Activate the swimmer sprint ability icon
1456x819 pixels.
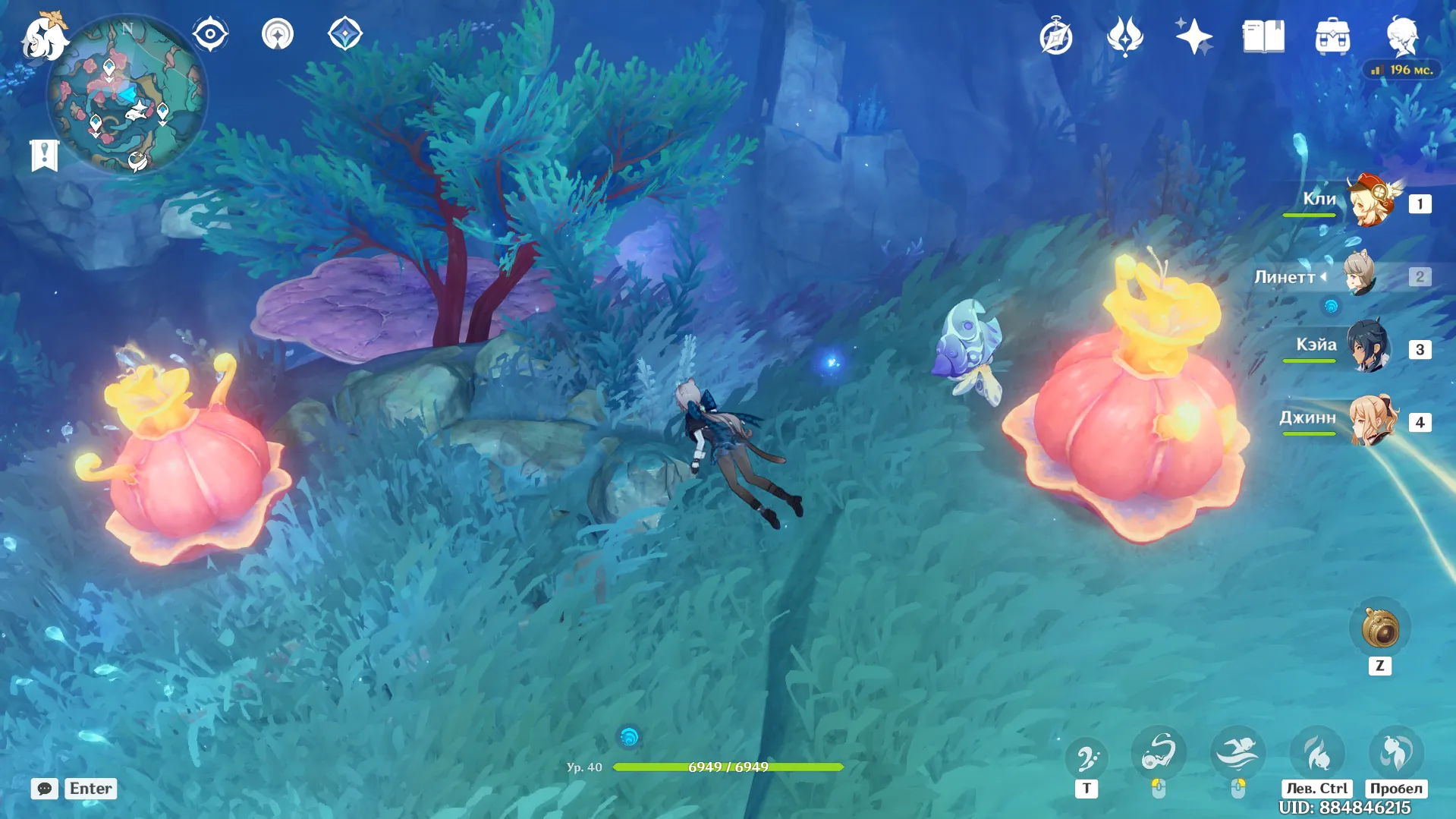(1237, 754)
